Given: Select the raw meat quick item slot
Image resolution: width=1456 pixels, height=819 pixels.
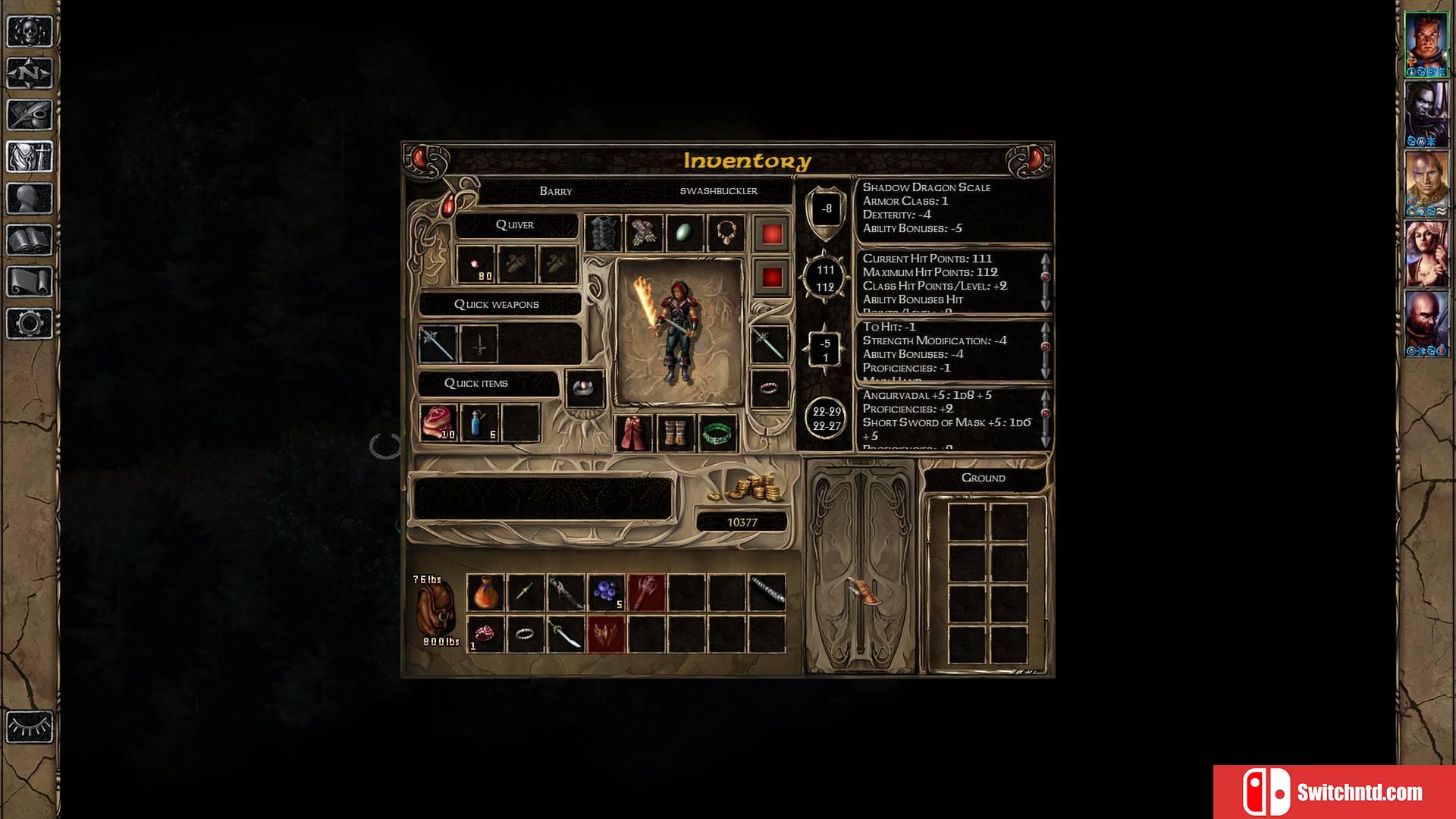Looking at the screenshot, I should point(438,423).
